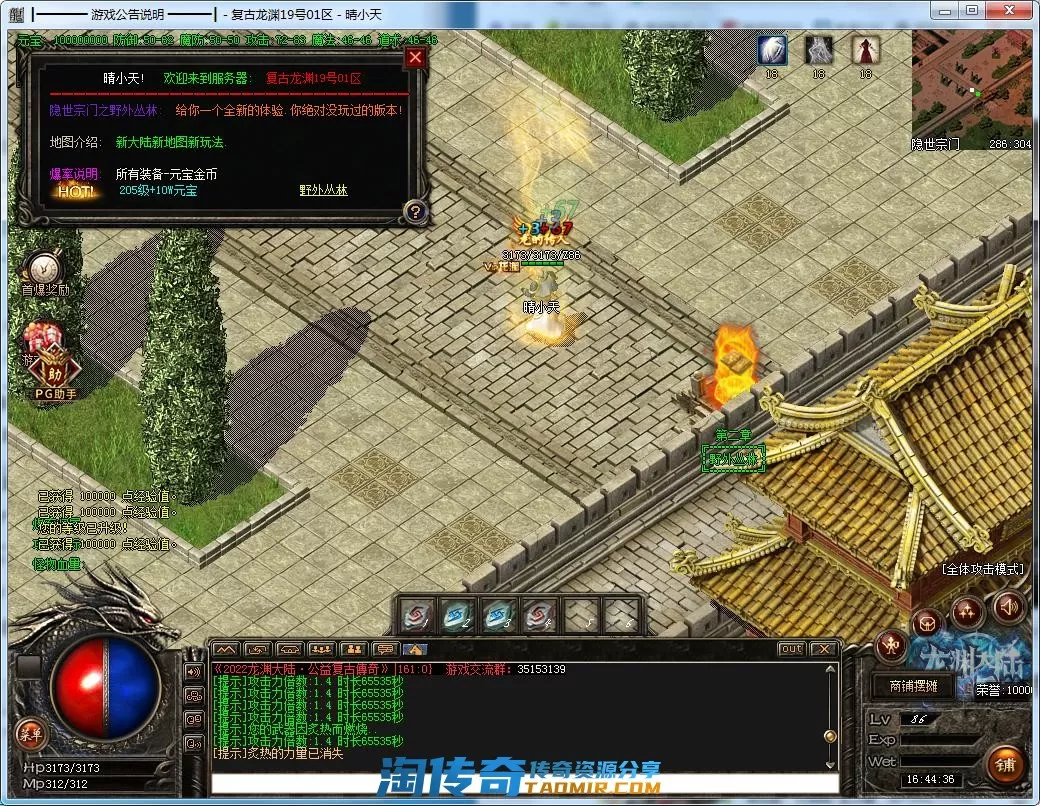Click the 商铺摆摊 stall button
Screen dimensions: 1040x806
tap(906, 687)
